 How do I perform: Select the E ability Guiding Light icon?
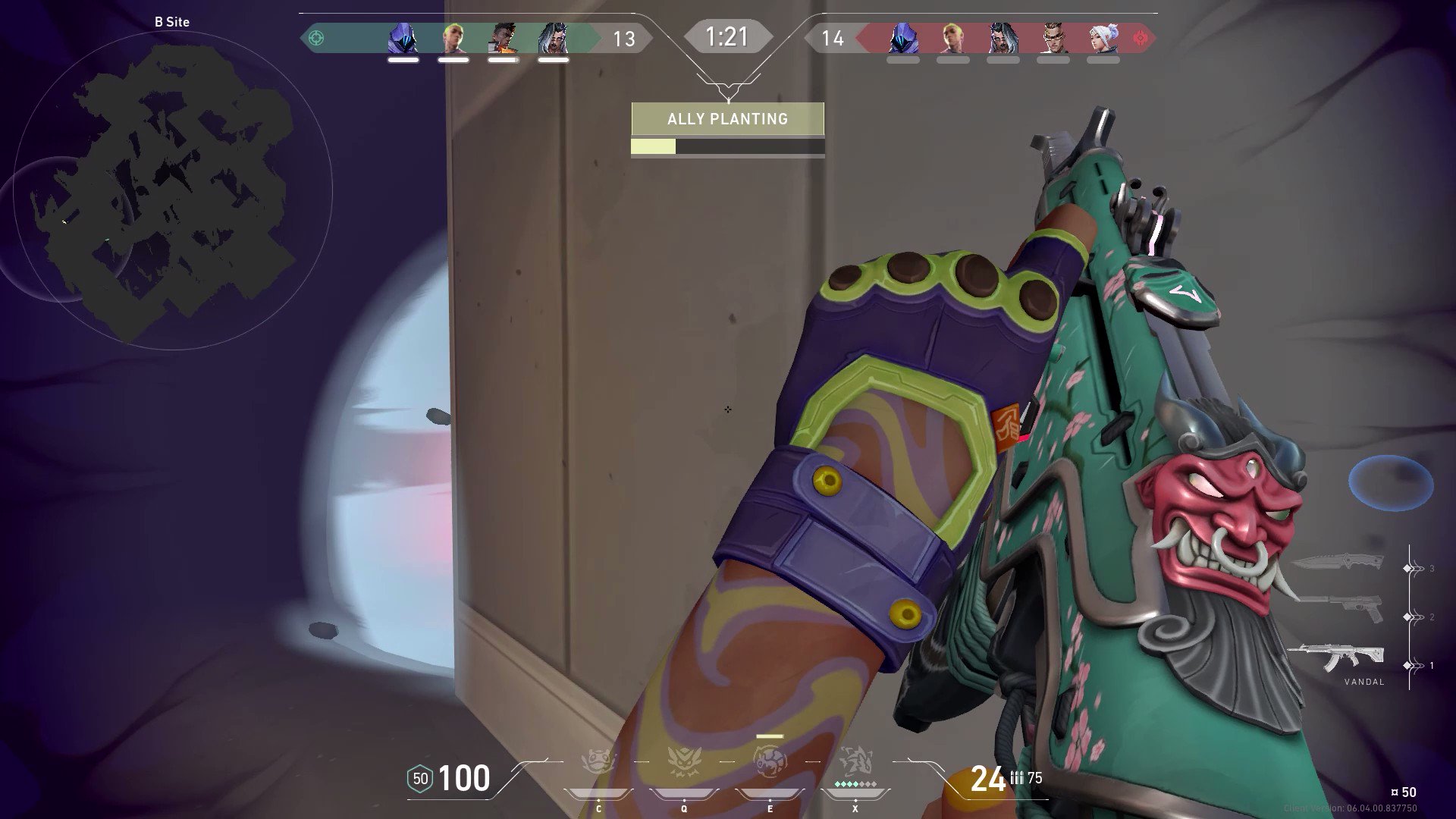click(x=769, y=762)
